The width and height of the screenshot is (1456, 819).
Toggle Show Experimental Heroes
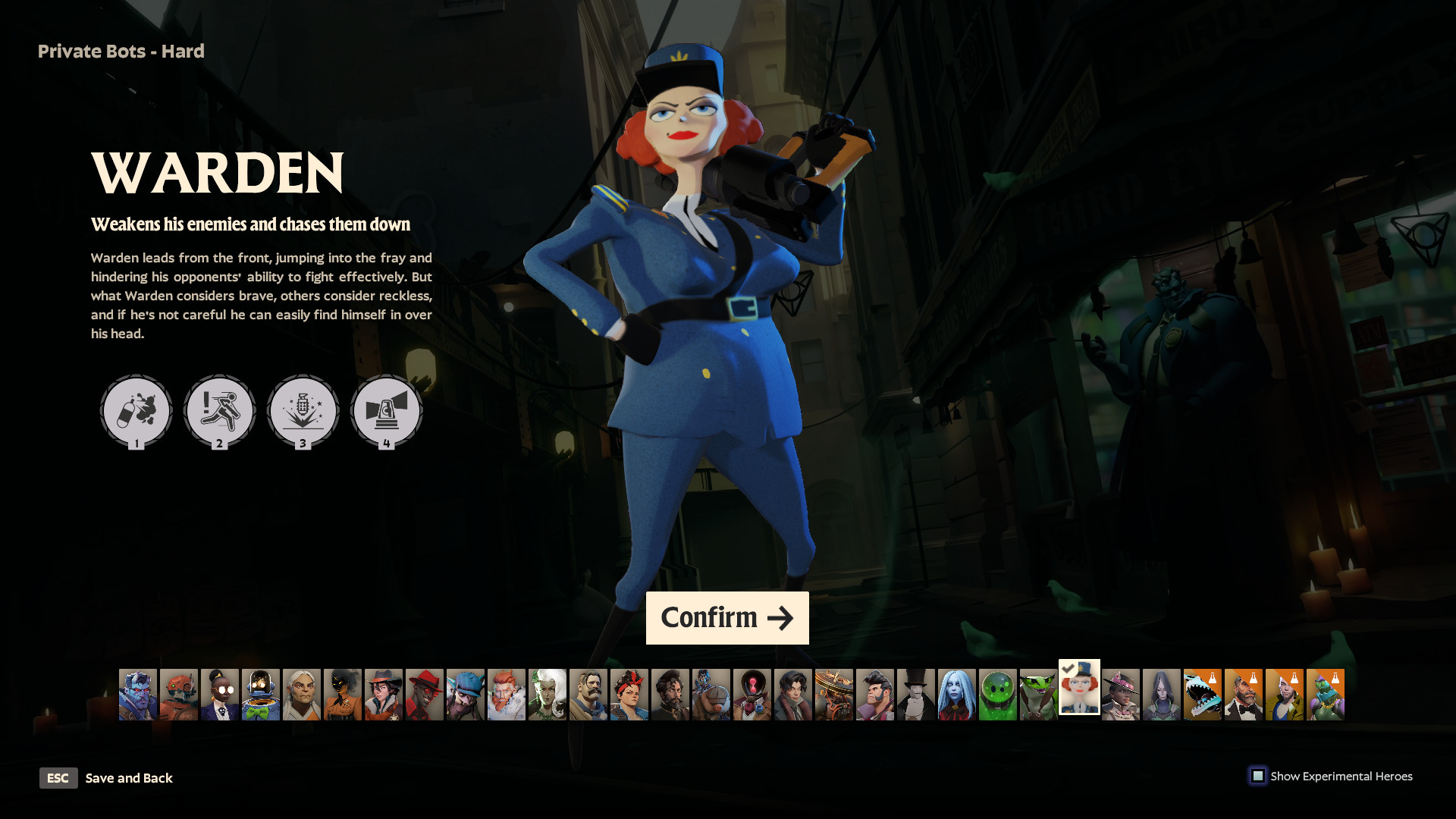1259,776
